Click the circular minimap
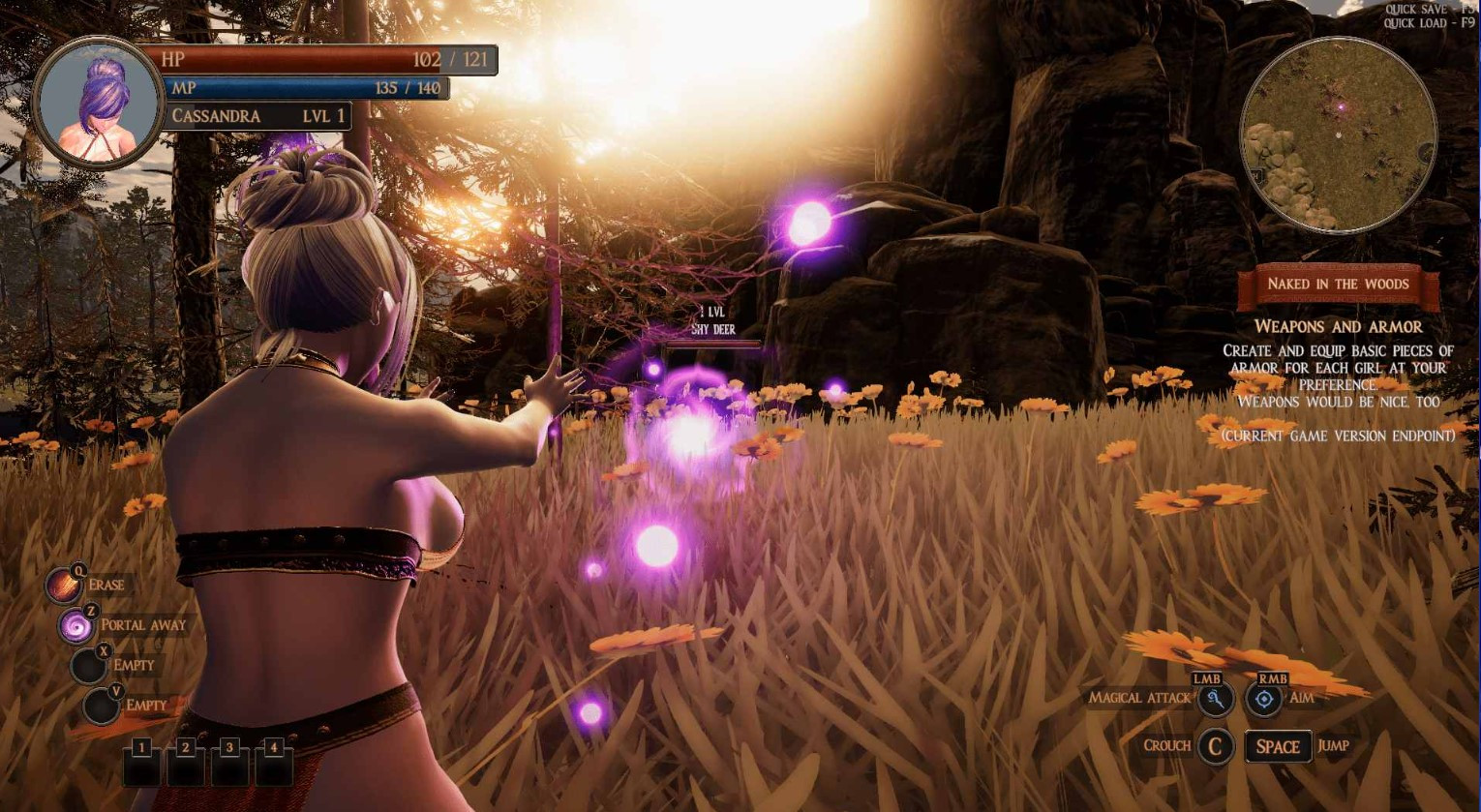 coord(1338,135)
